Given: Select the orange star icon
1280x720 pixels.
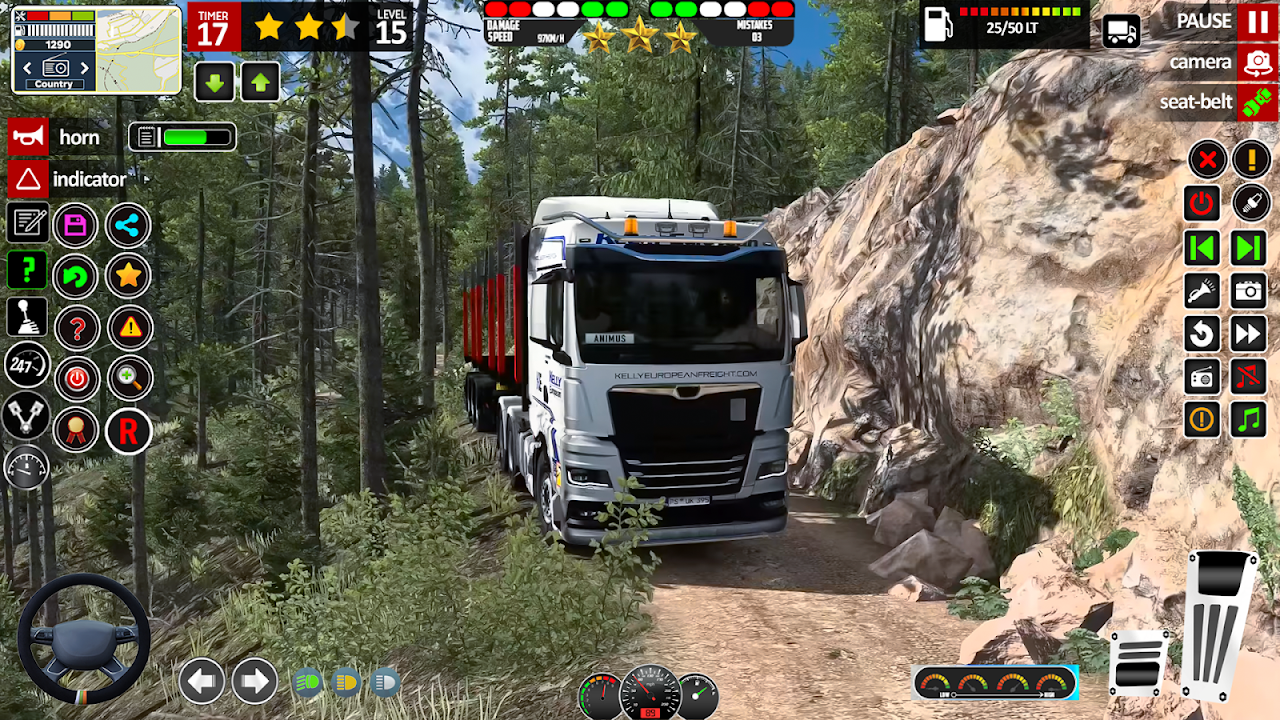Looking at the screenshot, I should pos(129,276).
